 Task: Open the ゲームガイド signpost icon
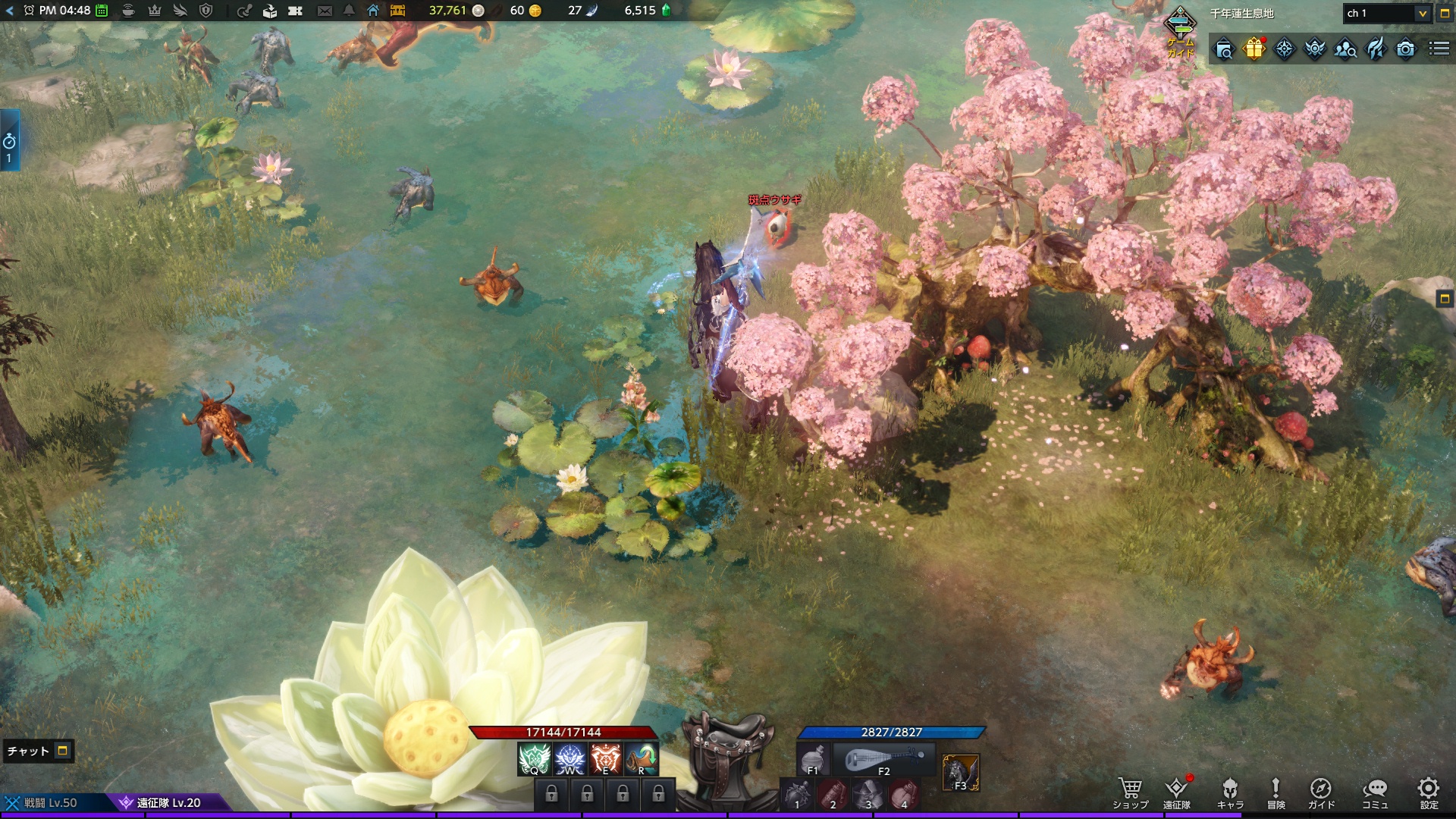(1180, 30)
